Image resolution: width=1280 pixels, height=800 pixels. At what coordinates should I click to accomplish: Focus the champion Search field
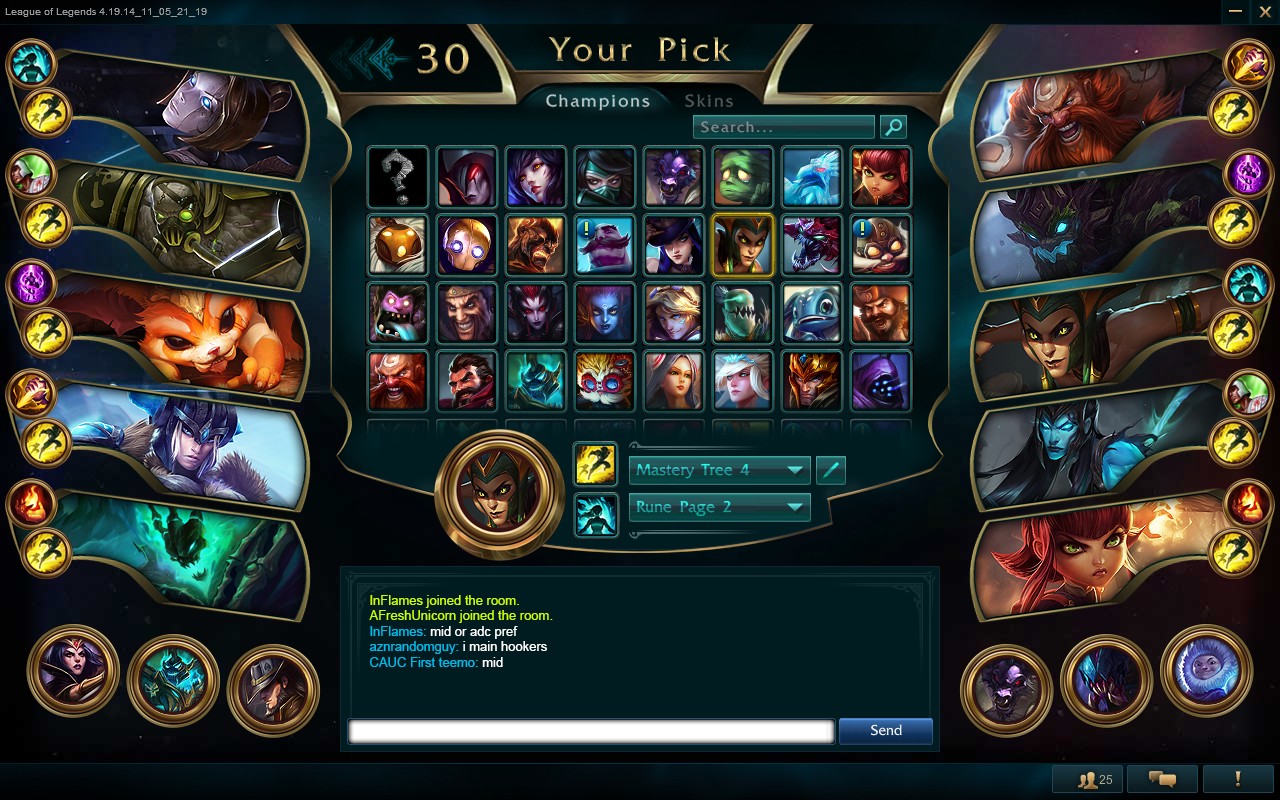(x=783, y=127)
